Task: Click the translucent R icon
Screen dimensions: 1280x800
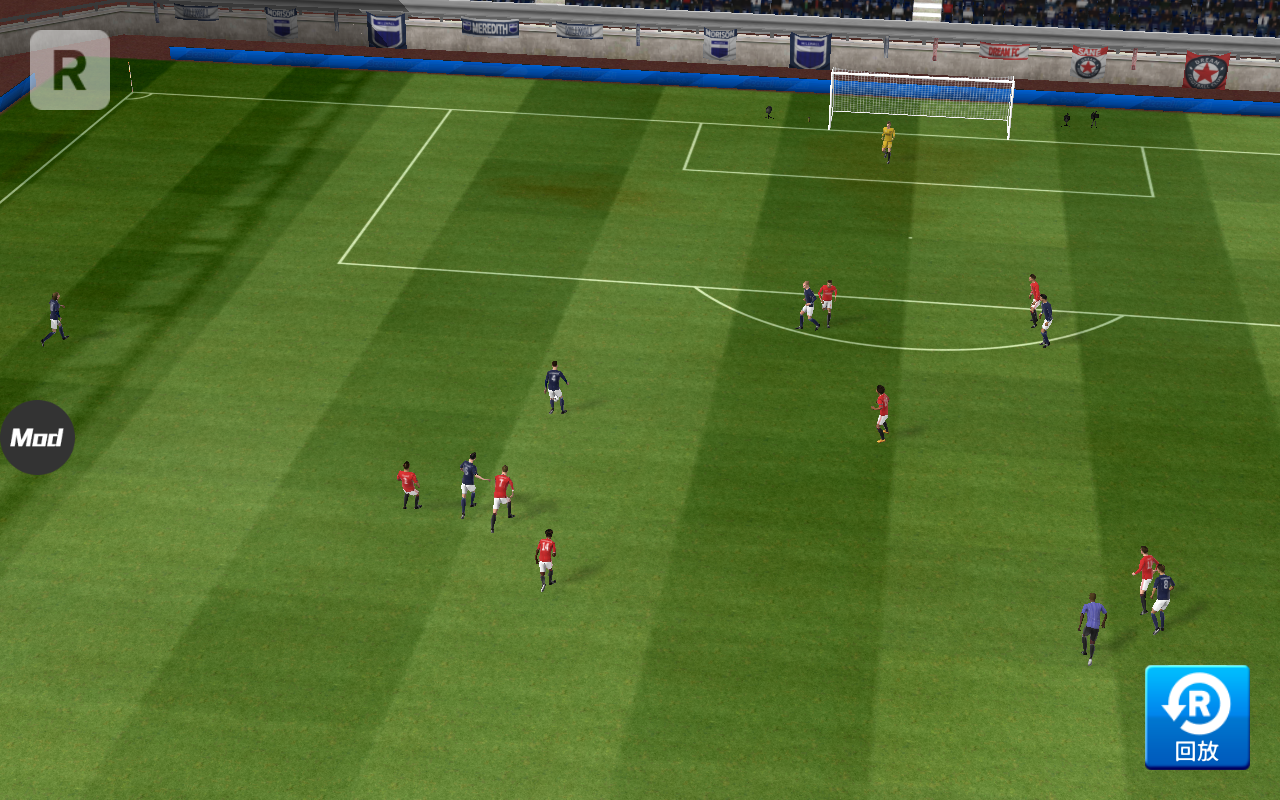Action: pos(70,70)
